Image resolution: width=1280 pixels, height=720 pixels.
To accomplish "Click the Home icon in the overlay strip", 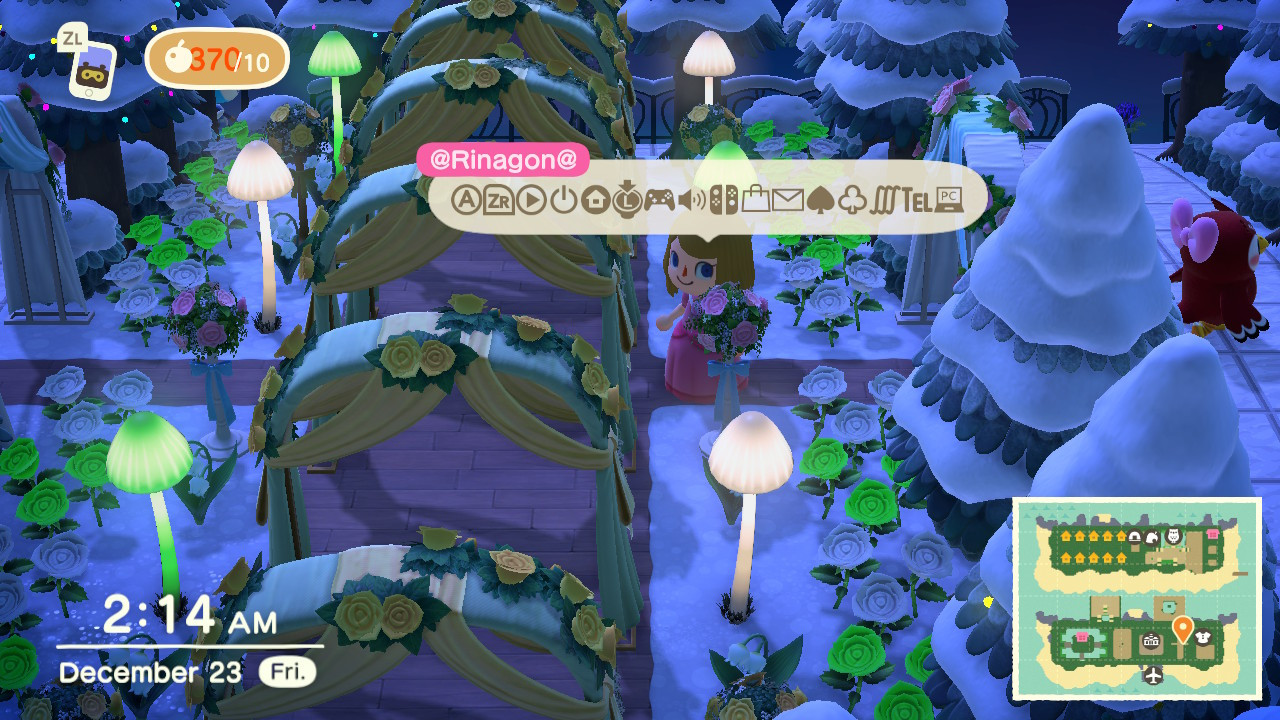I will (x=596, y=198).
